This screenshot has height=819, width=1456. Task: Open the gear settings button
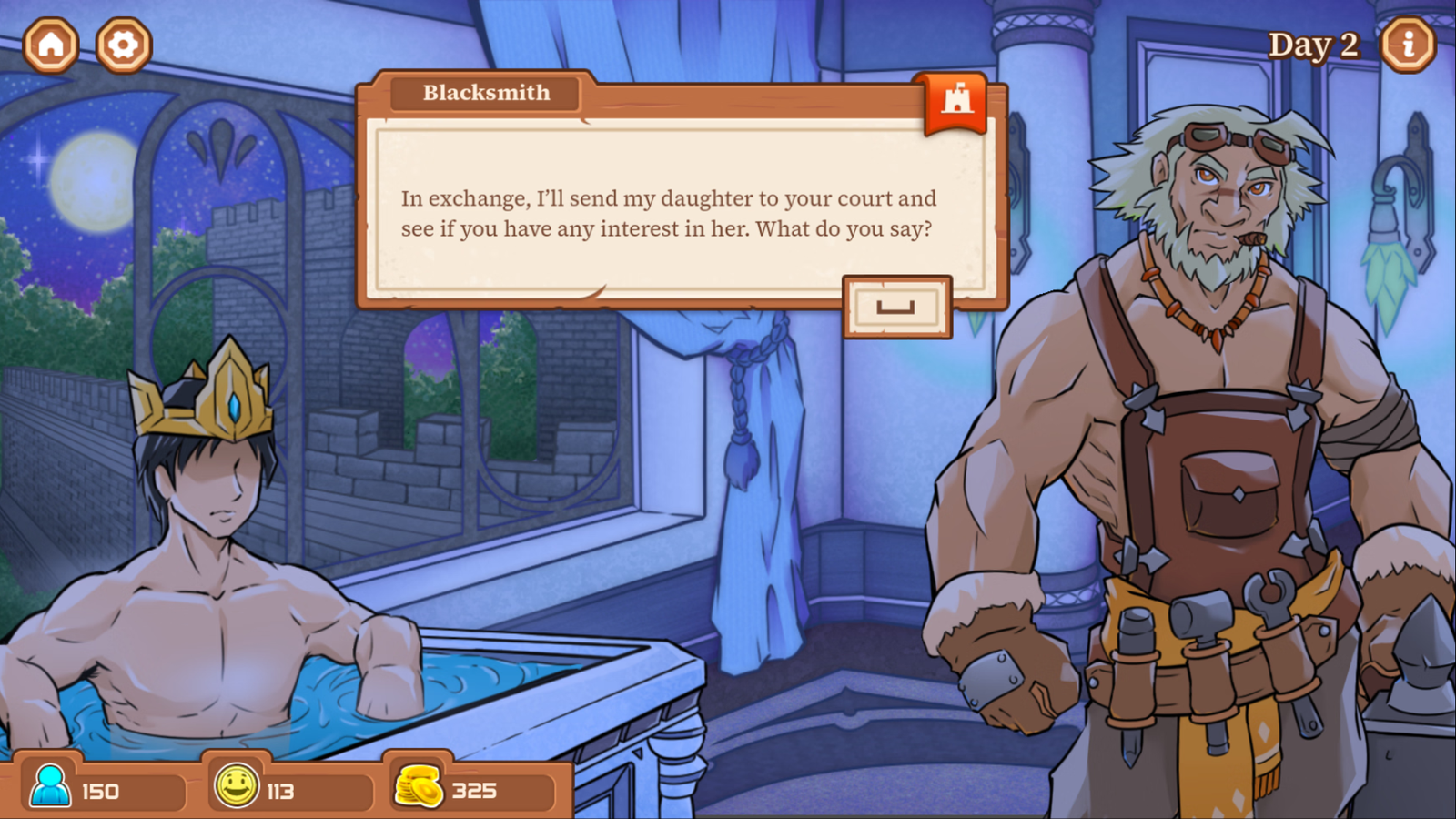123,45
